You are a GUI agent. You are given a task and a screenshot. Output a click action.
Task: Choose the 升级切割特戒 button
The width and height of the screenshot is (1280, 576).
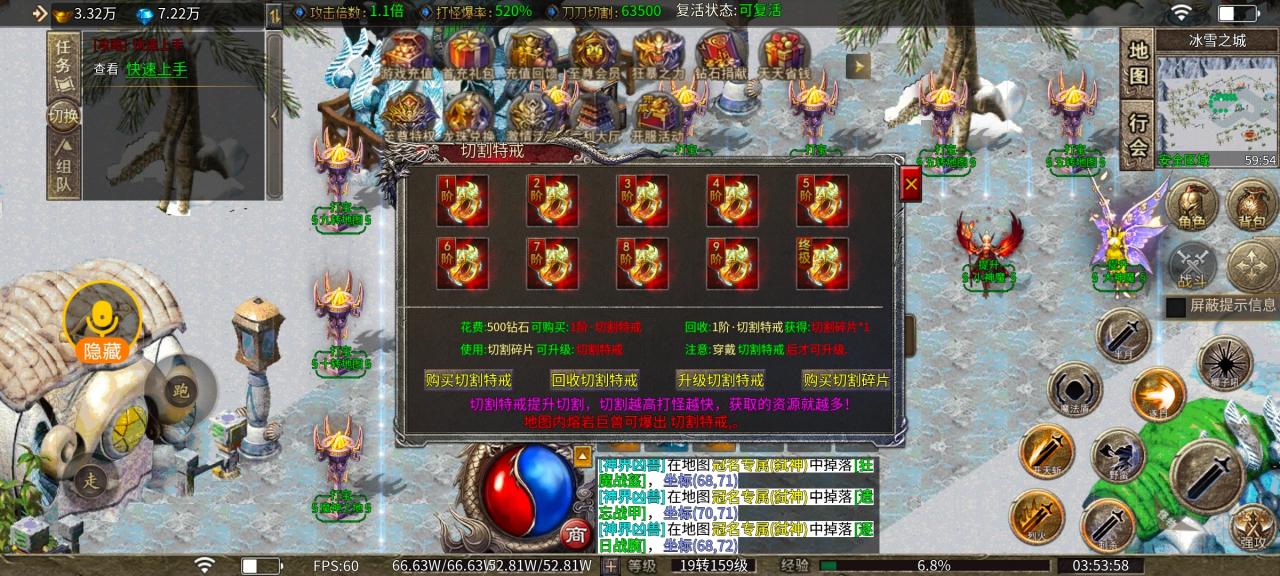pos(720,380)
